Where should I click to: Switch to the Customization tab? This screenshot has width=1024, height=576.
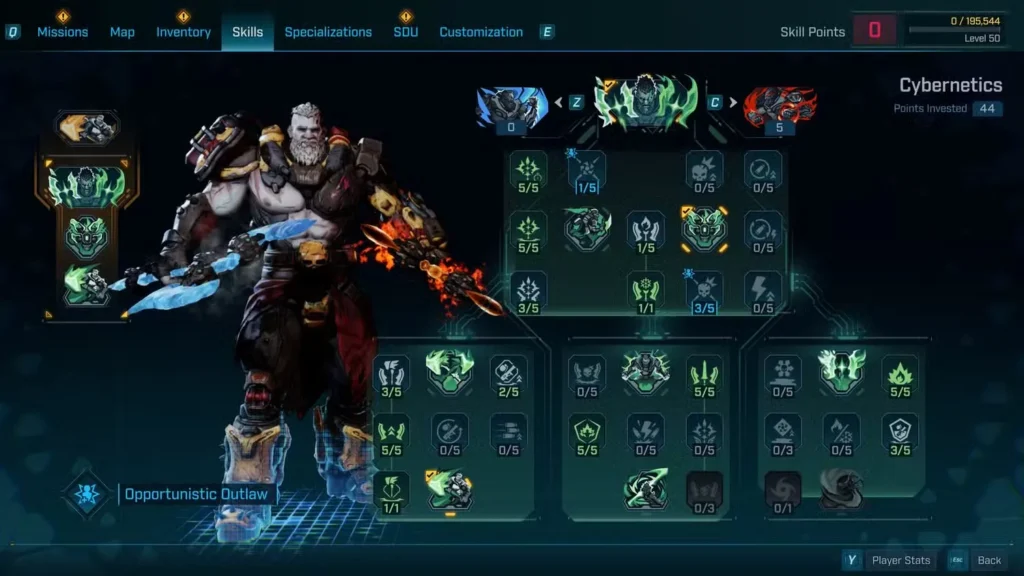(481, 32)
